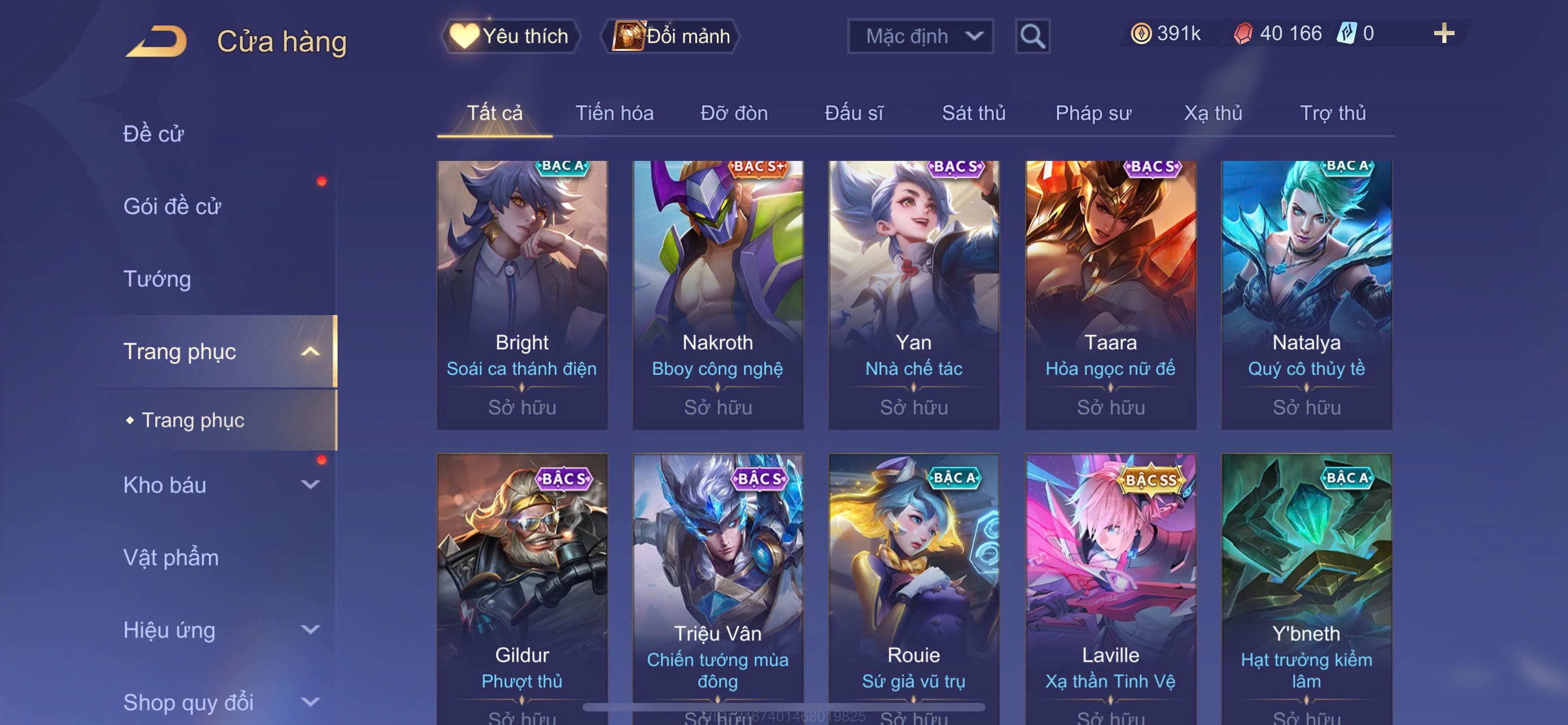View the Laville Xạ thần Tinh Vệ skin
Screen dimensions: 1568x725
pyautogui.click(x=1110, y=587)
